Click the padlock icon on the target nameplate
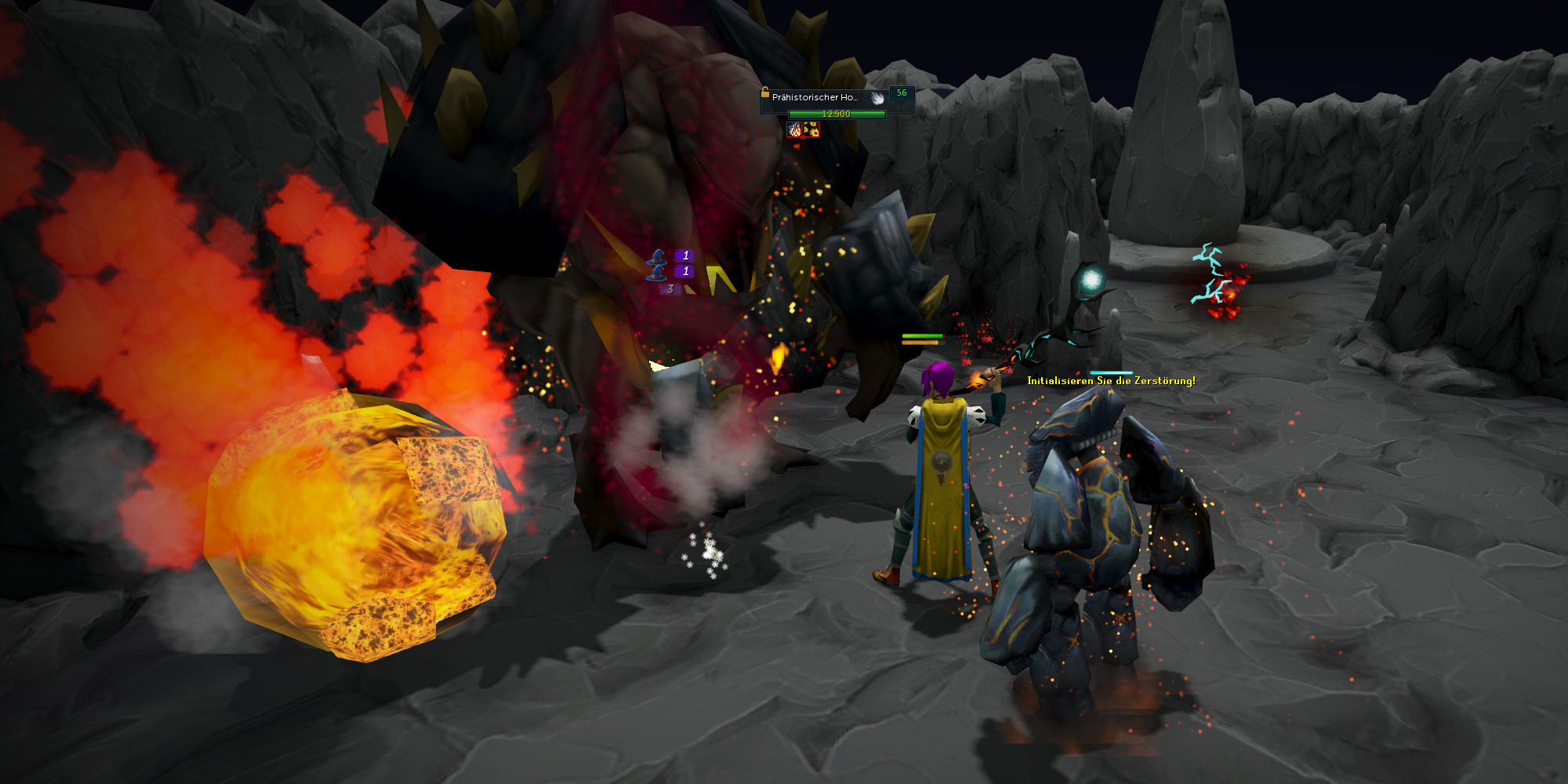Image resolution: width=1568 pixels, height=784 pixels. [764, 92]
